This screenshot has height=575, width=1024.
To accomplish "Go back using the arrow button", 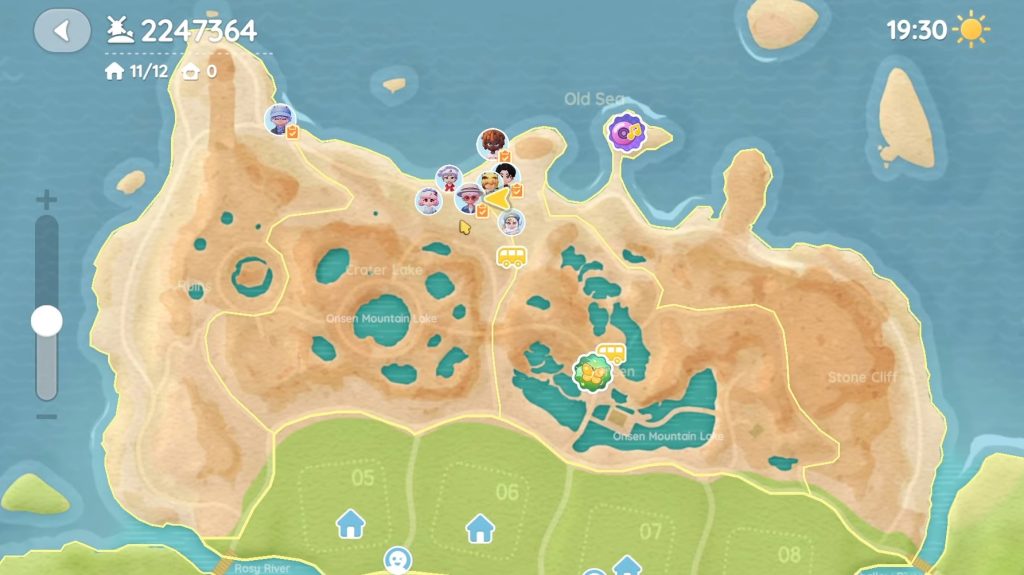I will coord(61,31).
